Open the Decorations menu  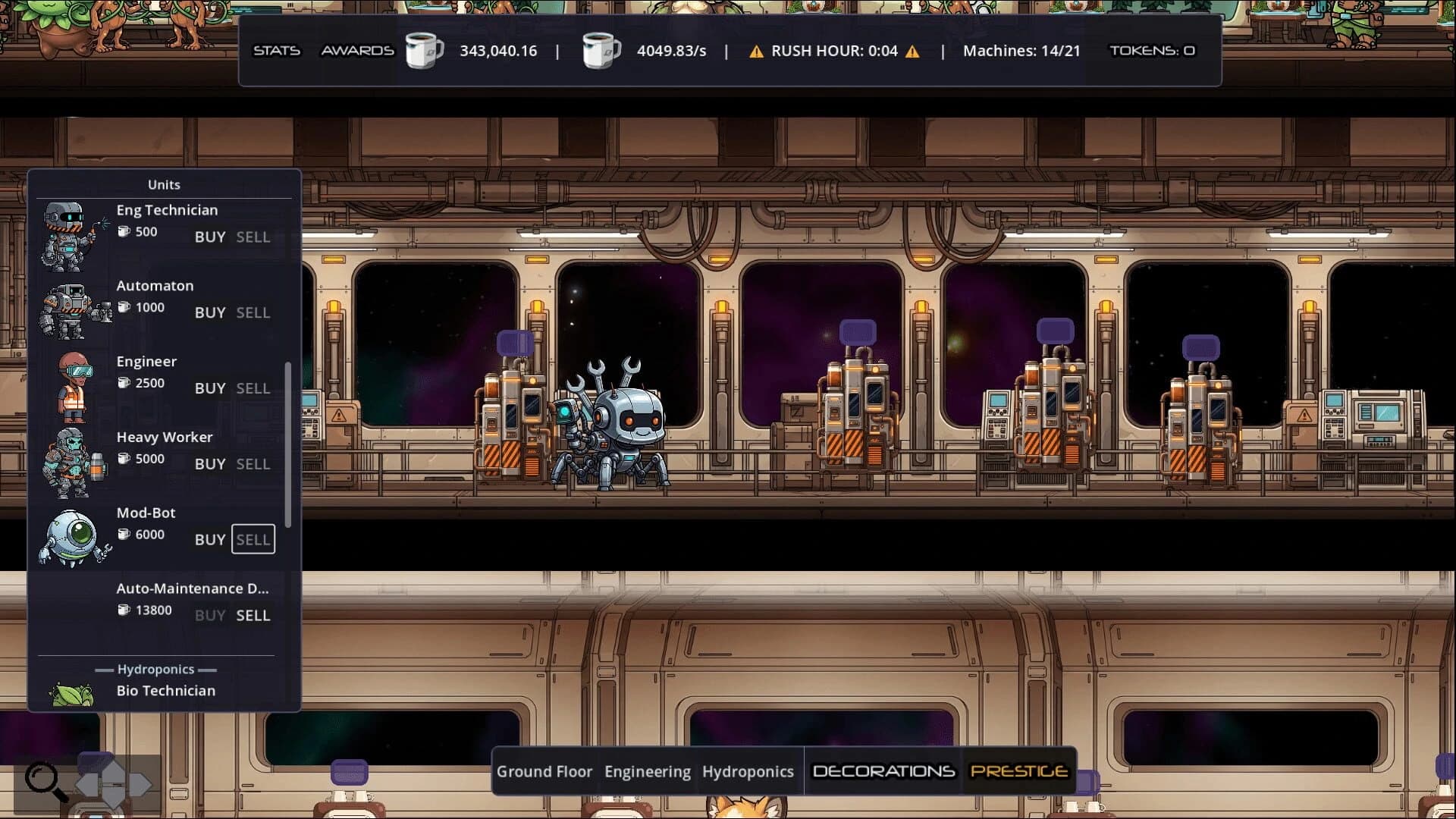click(882, 770)
